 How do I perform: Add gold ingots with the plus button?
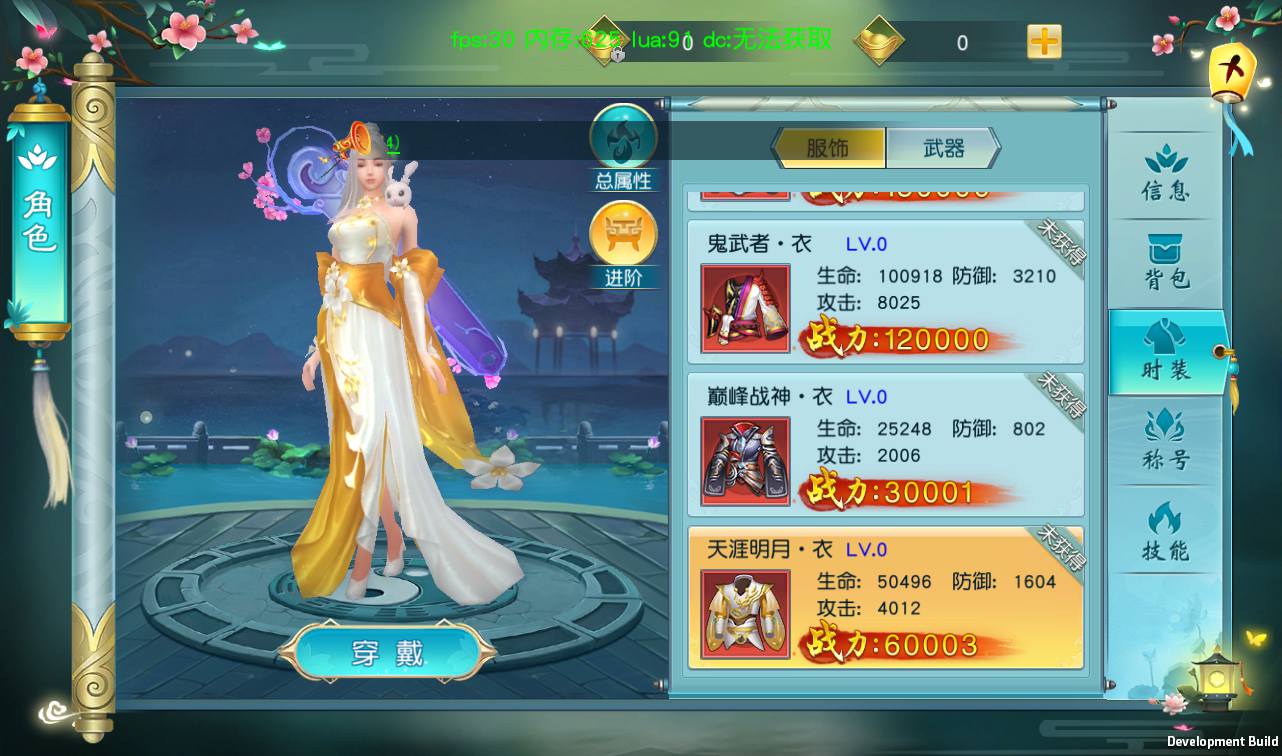pyautogui.click(x=1044, y=42)
